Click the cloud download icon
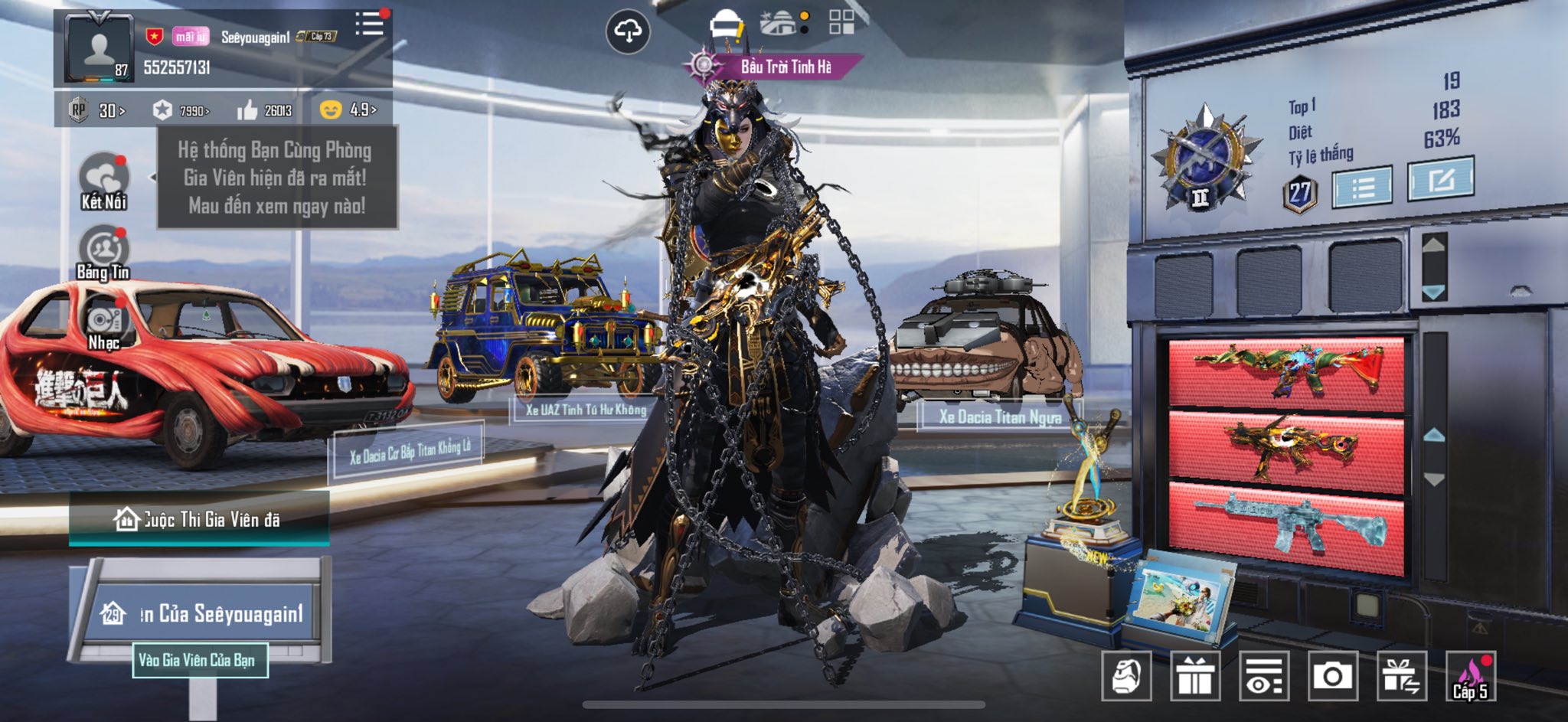1568x722 pixels. [628, 31]
